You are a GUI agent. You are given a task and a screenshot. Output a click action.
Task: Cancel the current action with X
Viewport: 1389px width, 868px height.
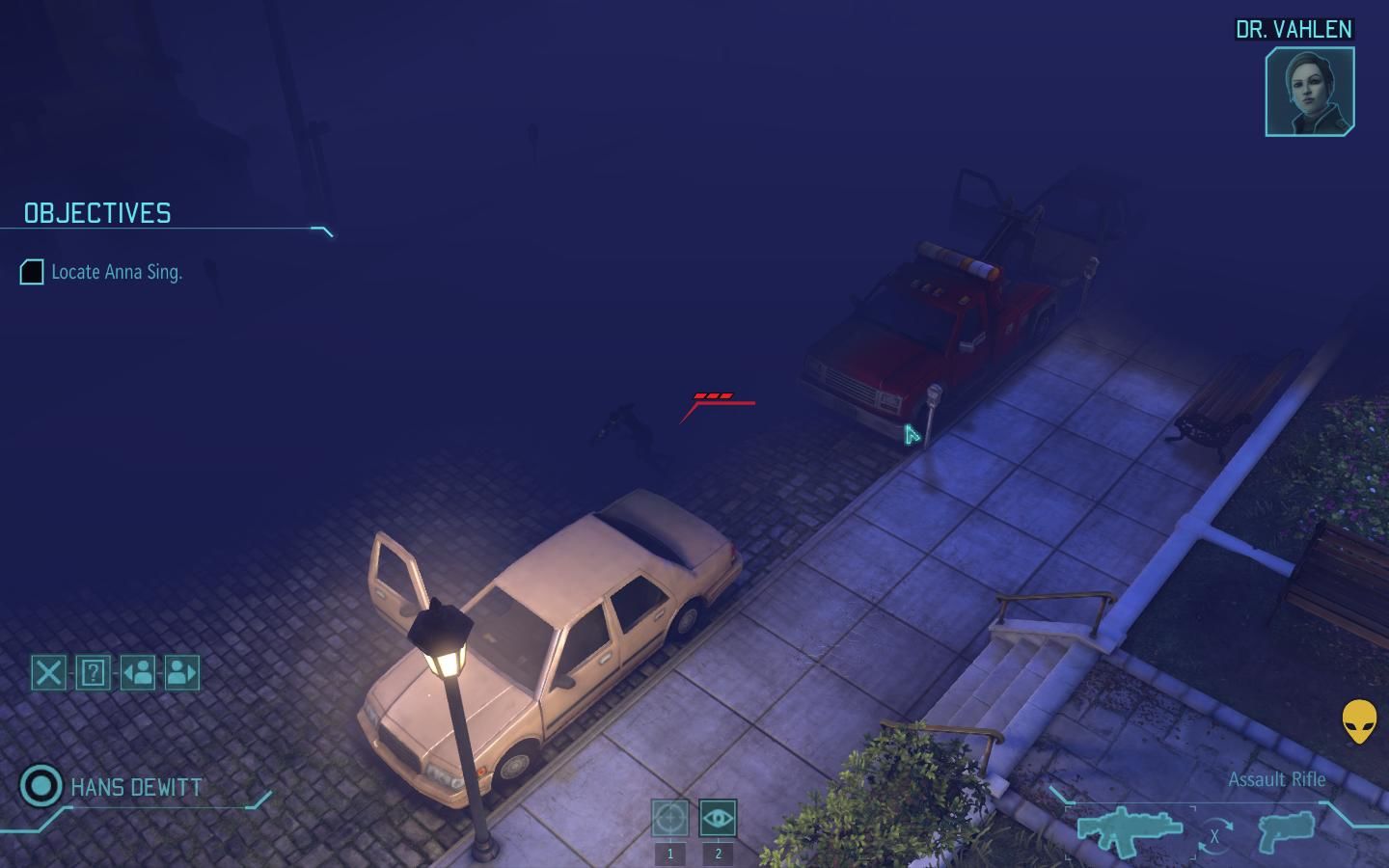(x=48, y=673)
